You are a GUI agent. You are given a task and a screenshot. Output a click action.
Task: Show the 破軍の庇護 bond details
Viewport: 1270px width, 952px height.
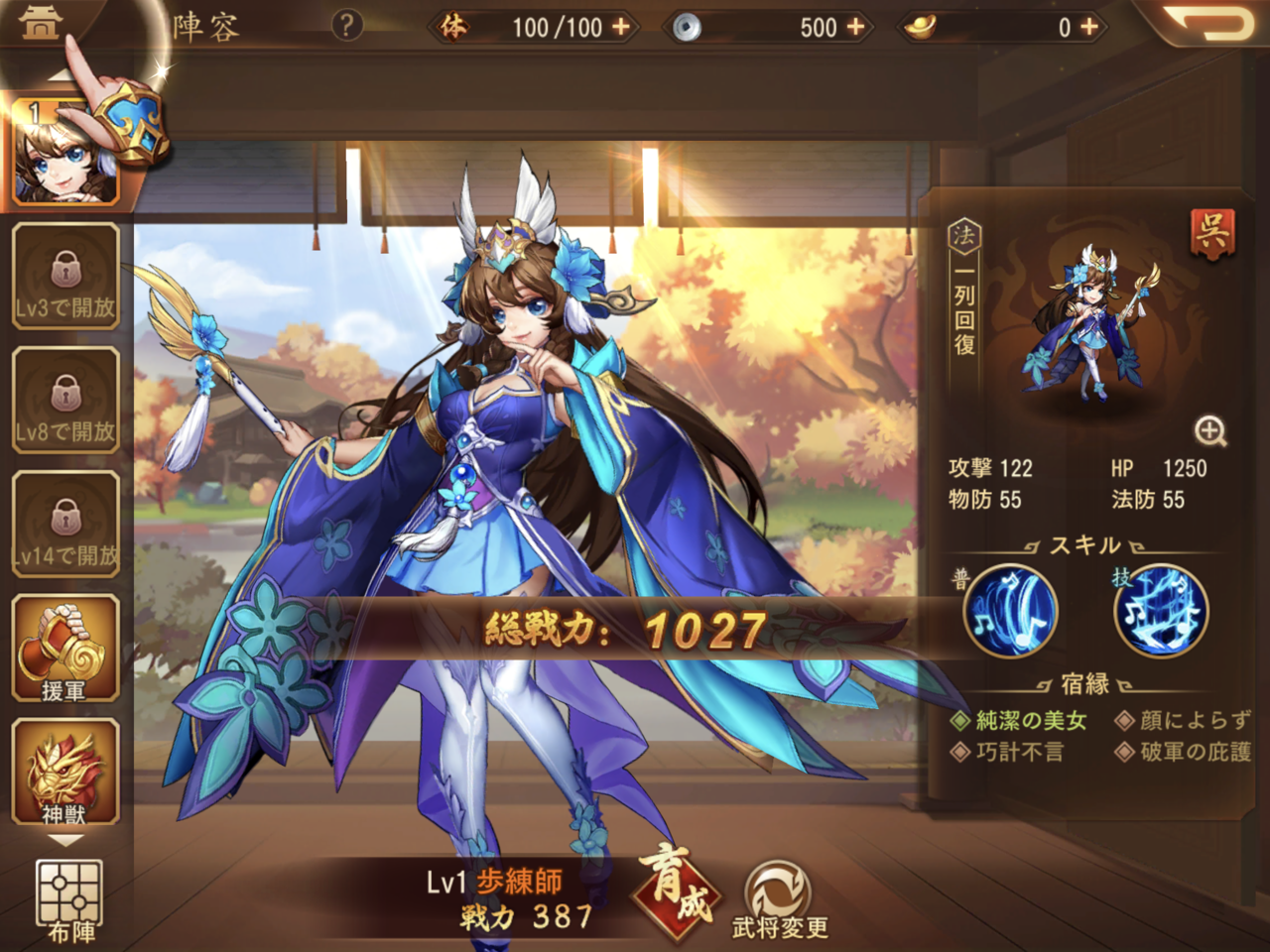pos(1184,752)
